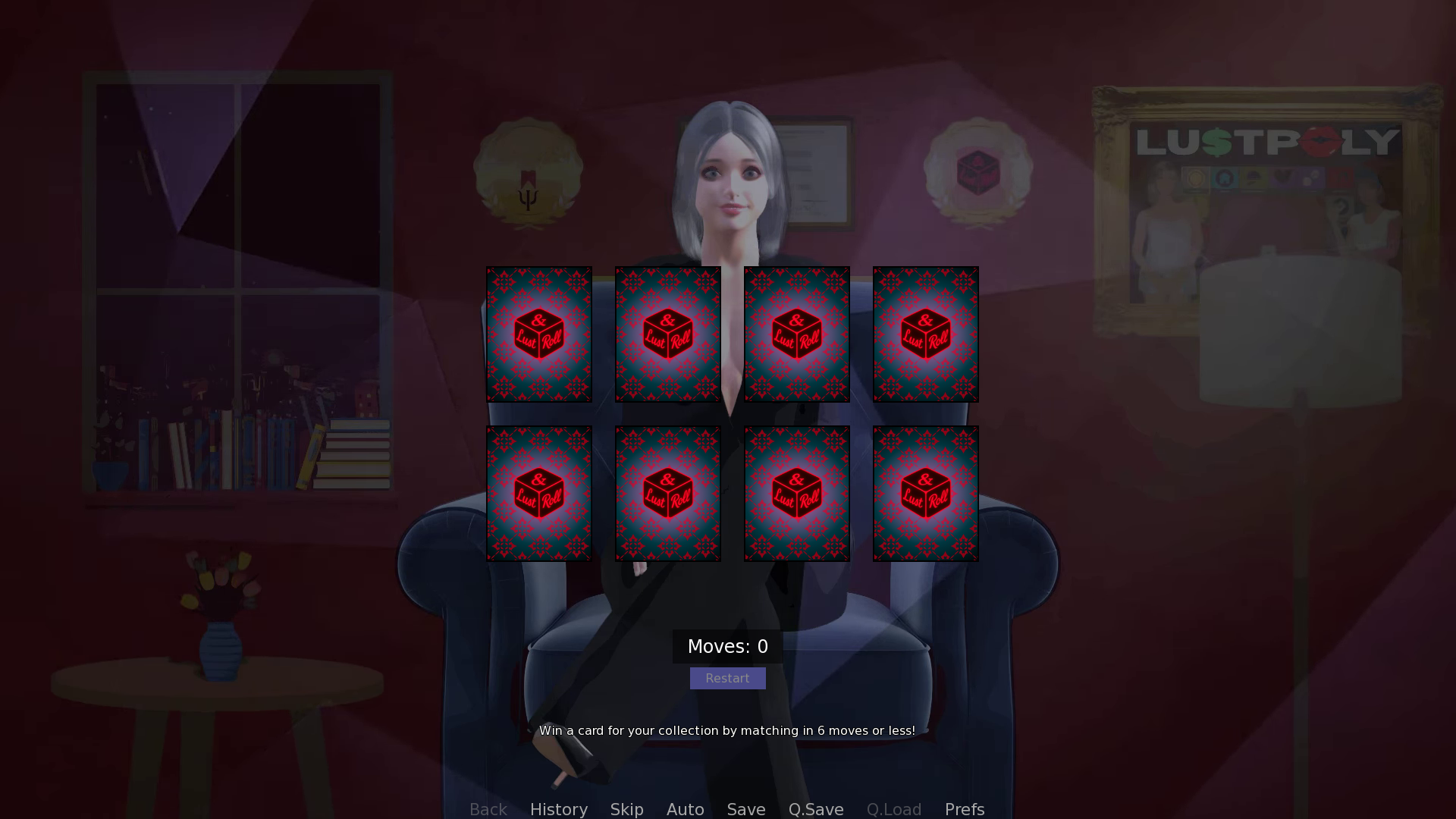1456x819 pixels.
Task: Flip the rightmost card in the bottom row
Action: point(925,493)
